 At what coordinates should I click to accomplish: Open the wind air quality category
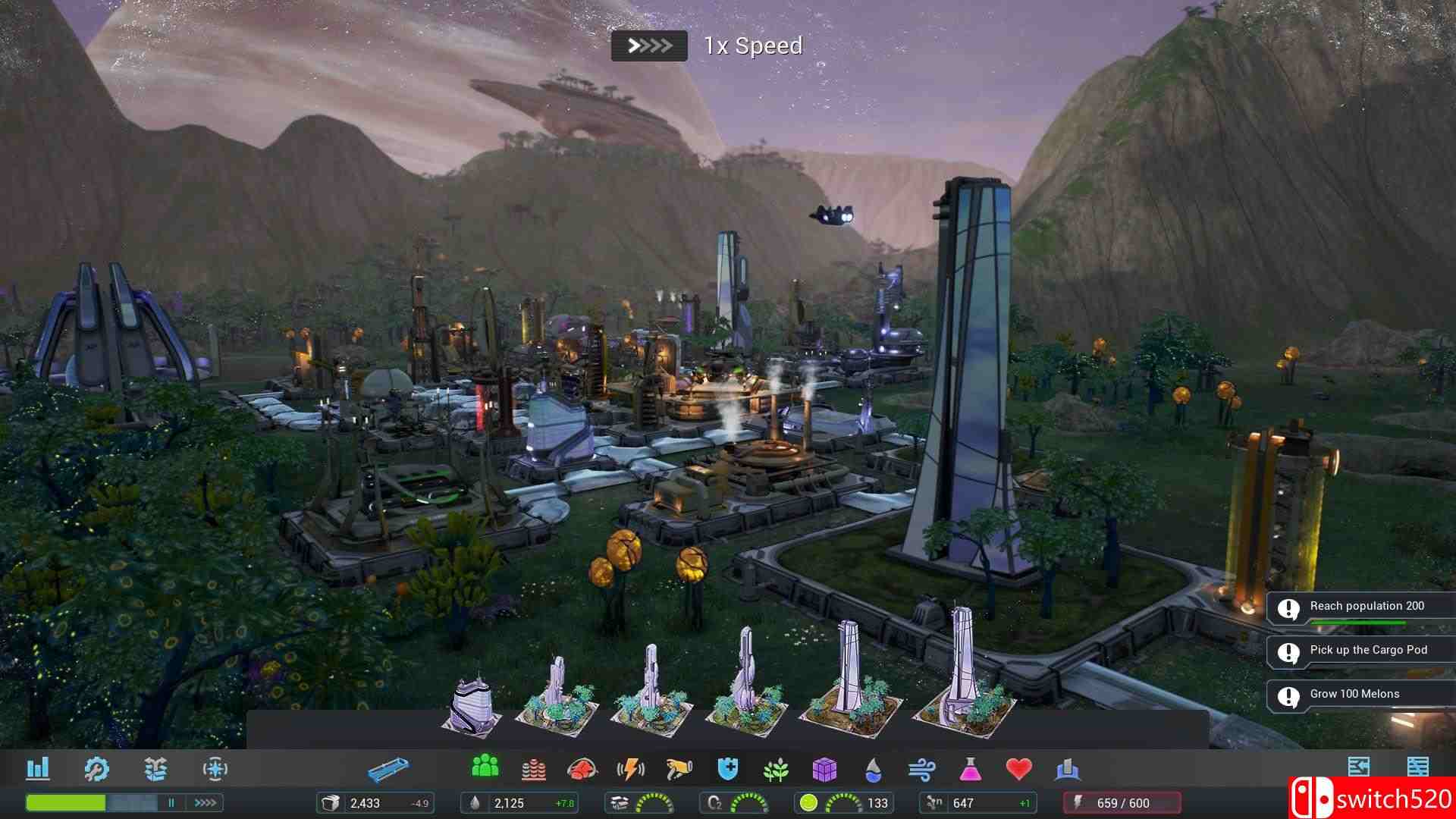(x=921, y=770)
